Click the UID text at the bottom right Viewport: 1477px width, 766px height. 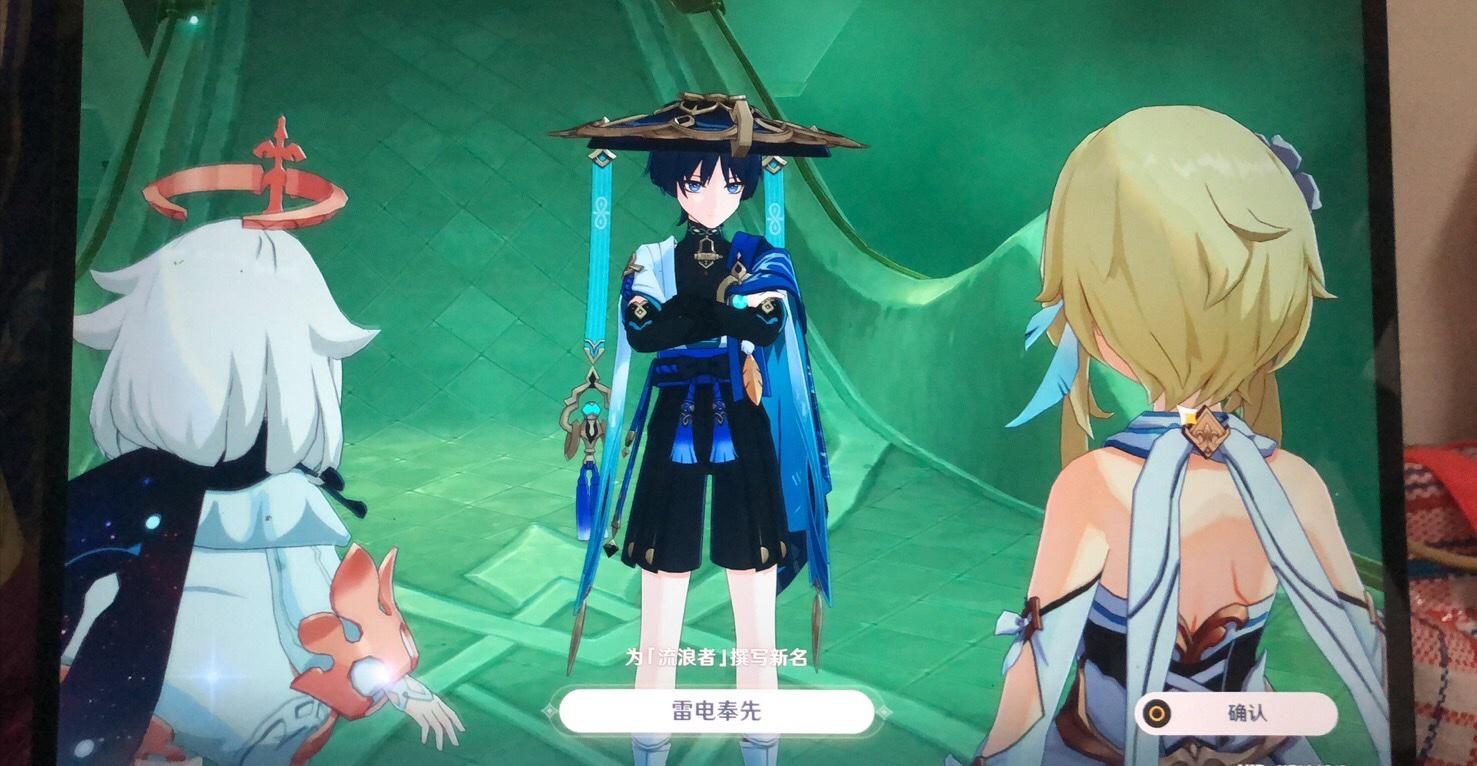tap(1290, 762)
